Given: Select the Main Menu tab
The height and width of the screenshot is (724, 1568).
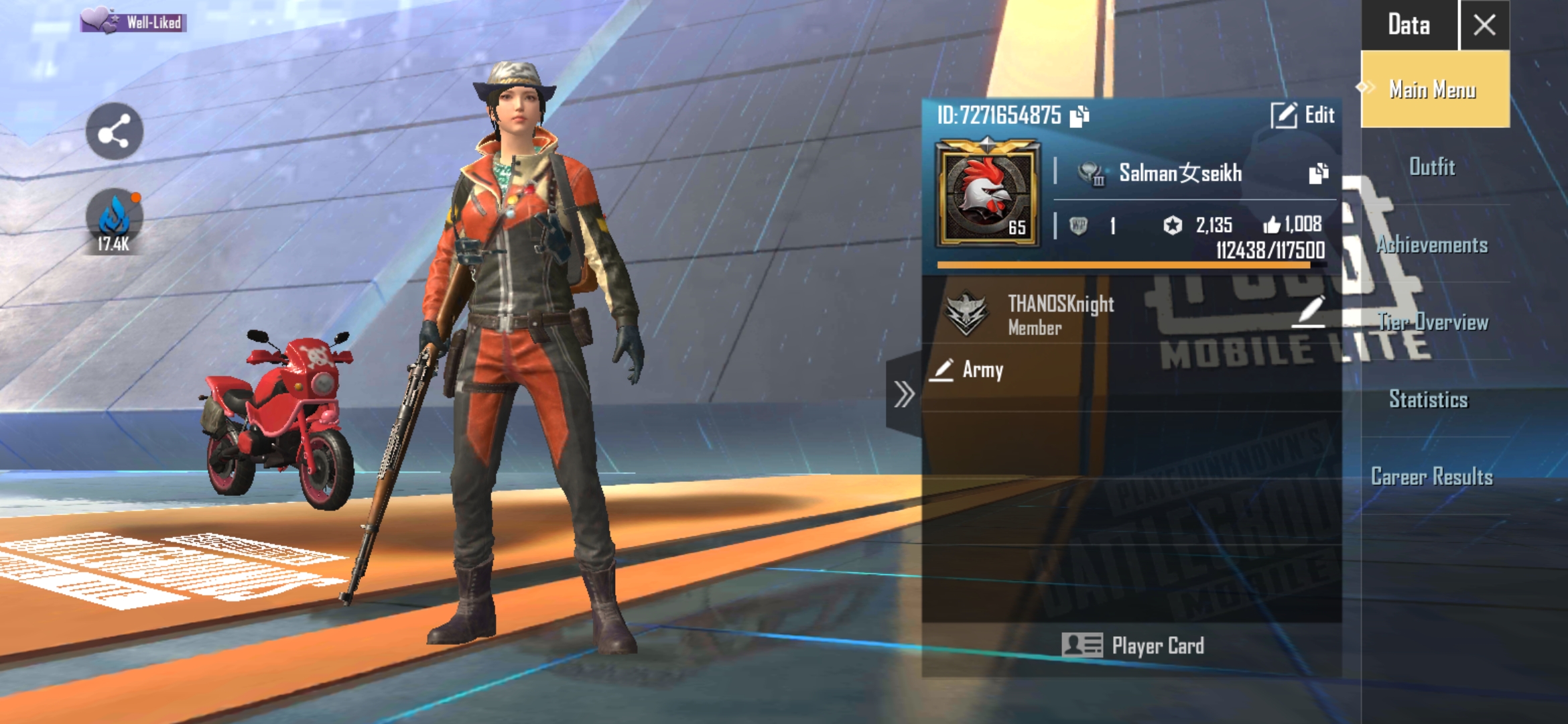Looking at the screenshot, I should point(1435,90).
